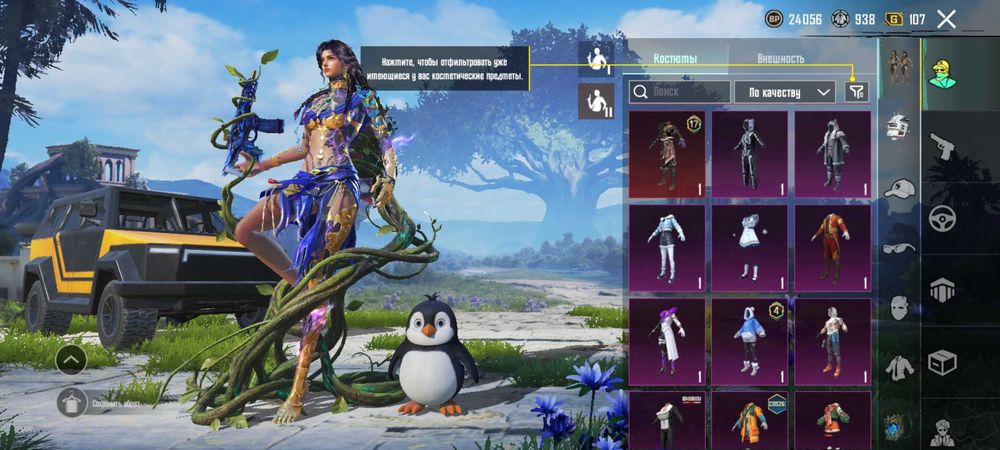Open the По качеству sort dropdown

click(x=784, y=92)
